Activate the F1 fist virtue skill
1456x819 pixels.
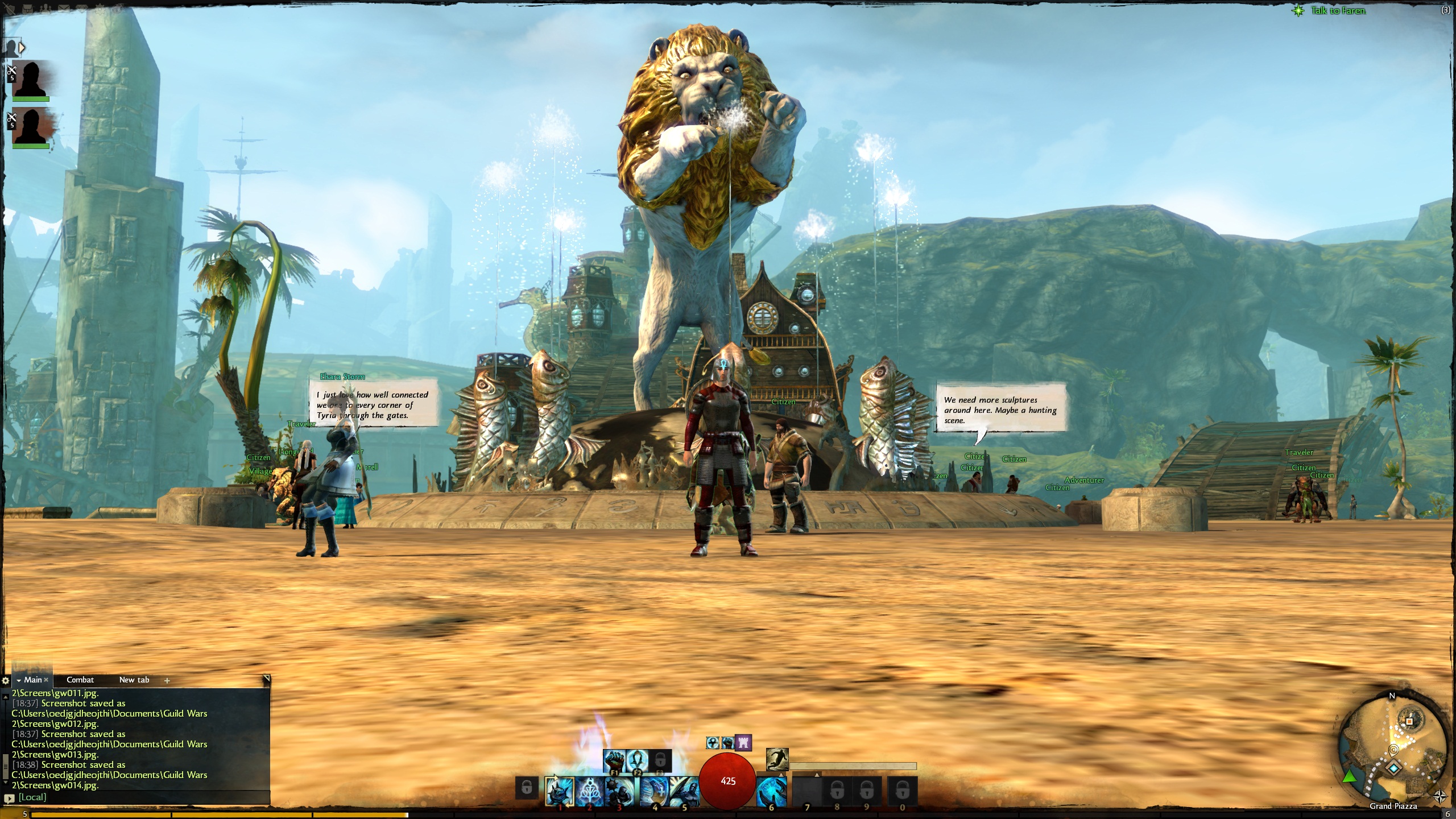click(x=614, y=760)
